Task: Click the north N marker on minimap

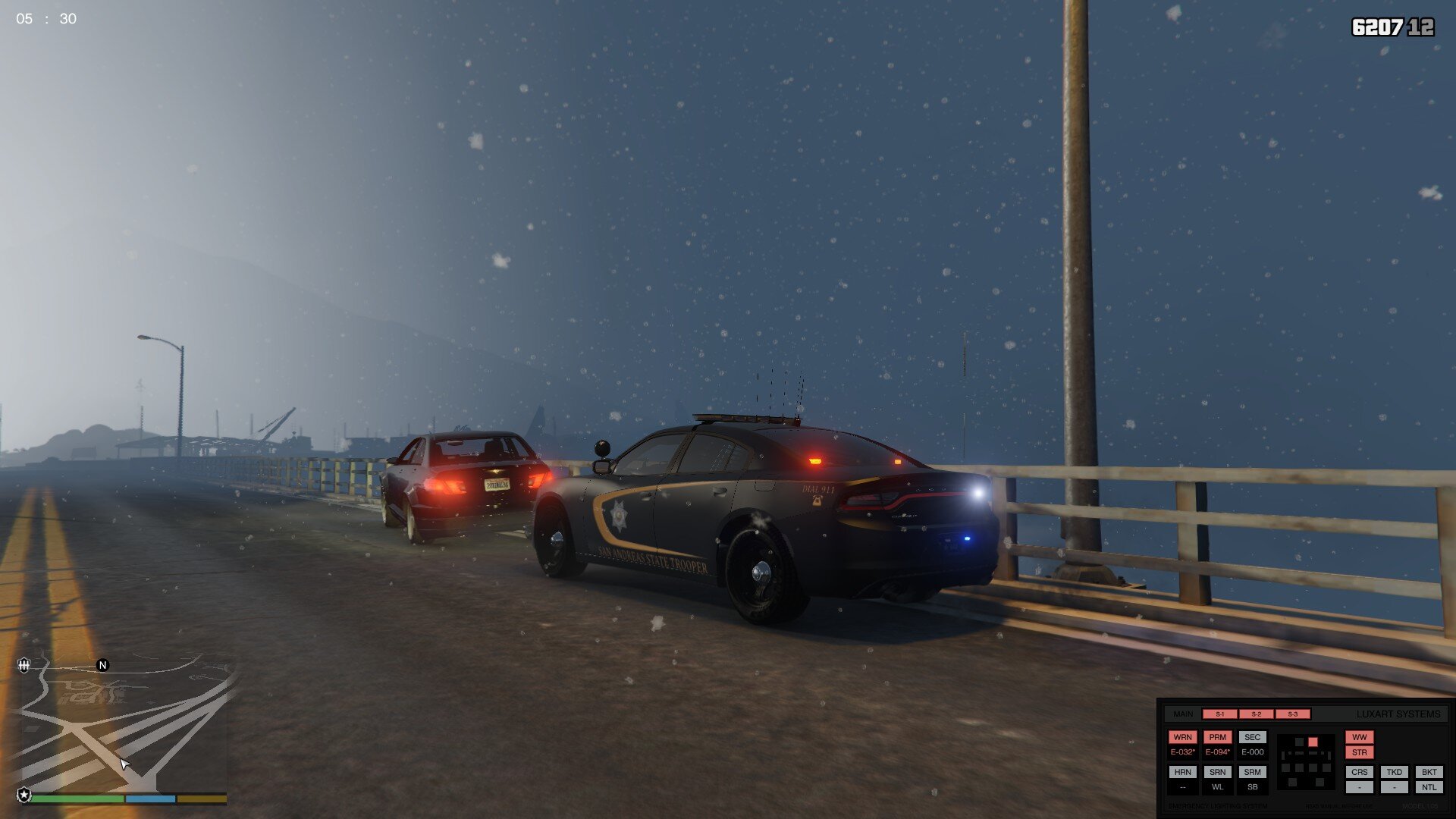Action: pyautogui.click(x=102, y=665)
